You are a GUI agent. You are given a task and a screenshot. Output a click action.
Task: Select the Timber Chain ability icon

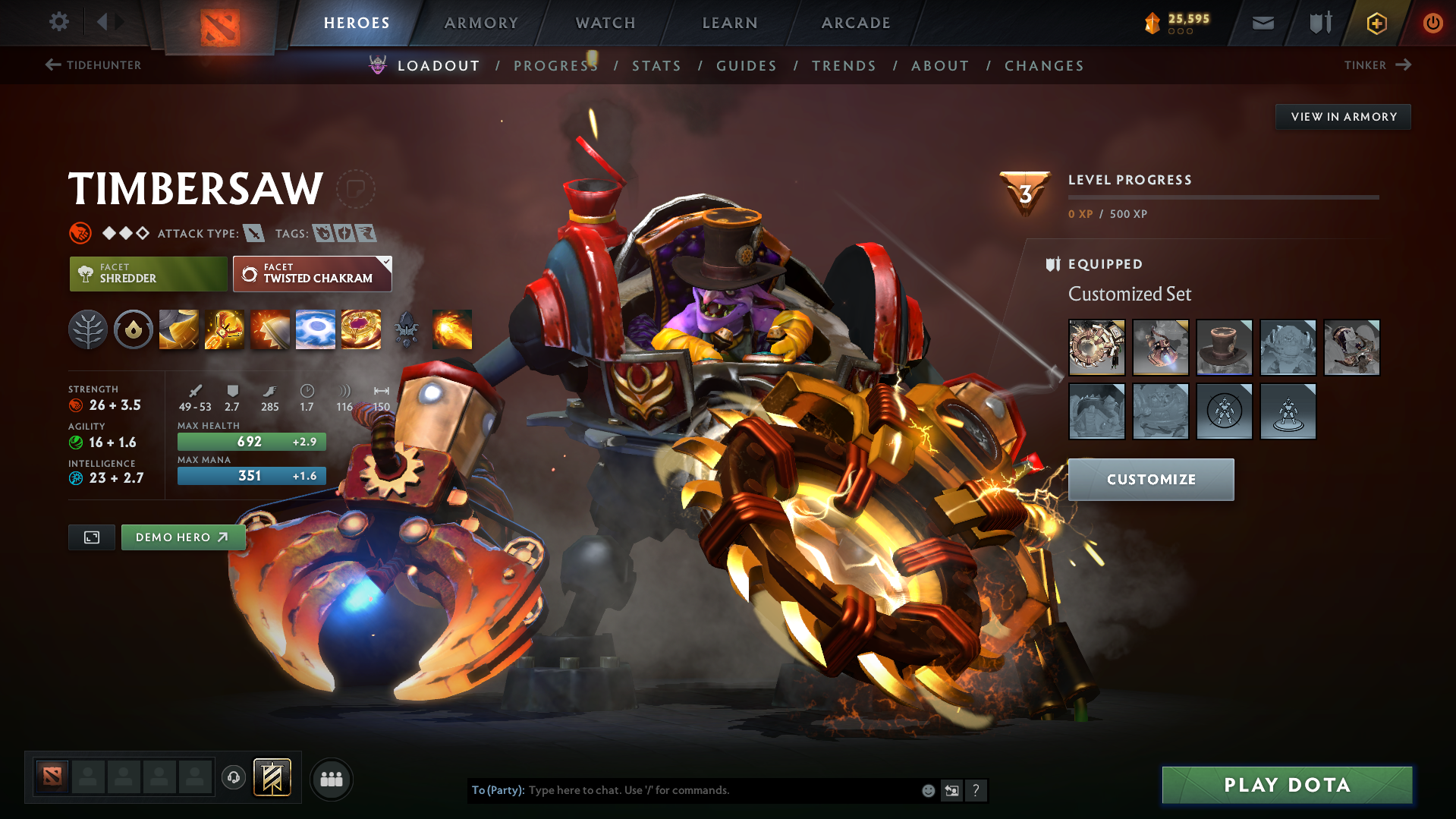[224, 329]
